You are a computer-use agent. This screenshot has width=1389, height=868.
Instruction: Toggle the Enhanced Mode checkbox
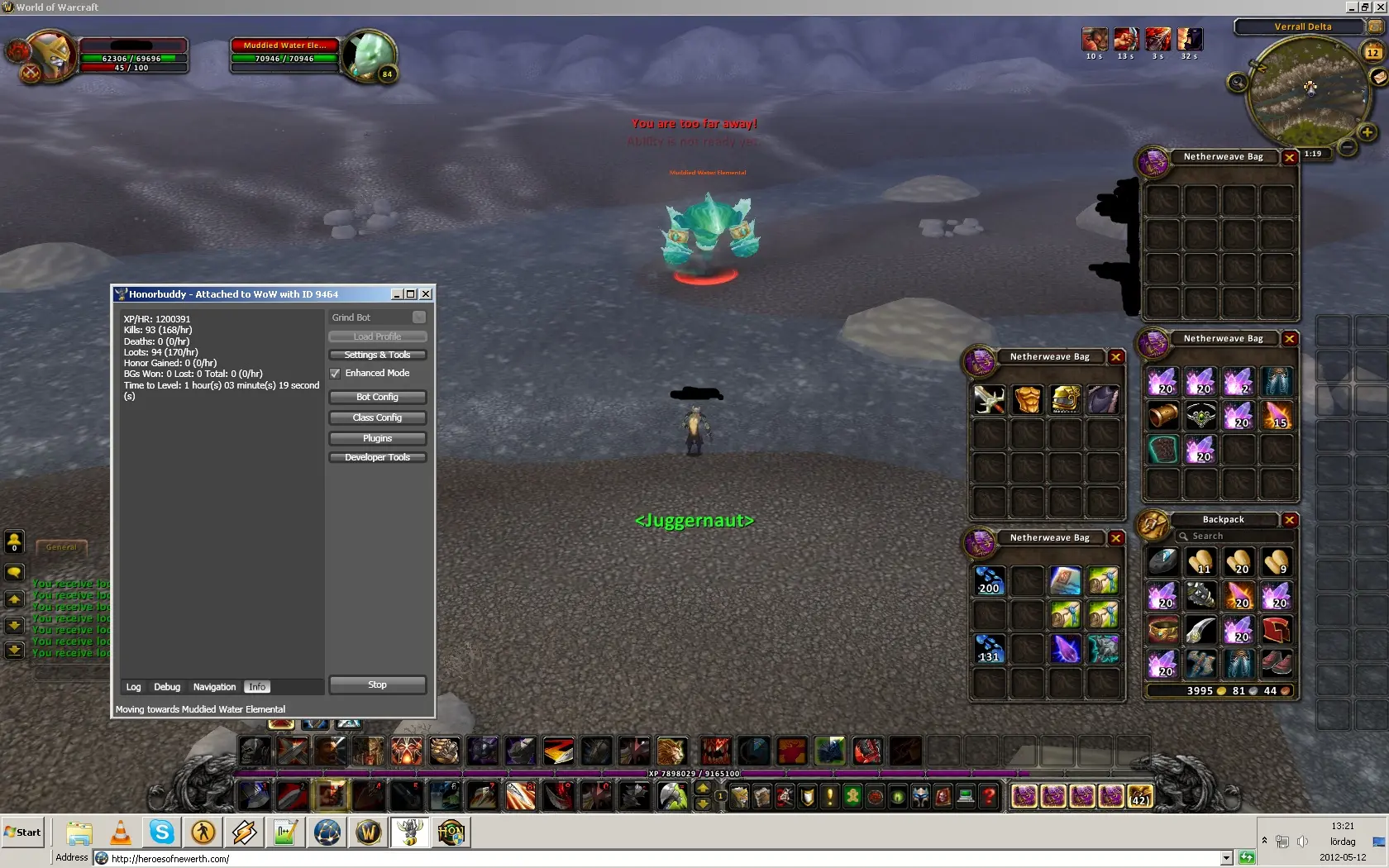(335, 374)
